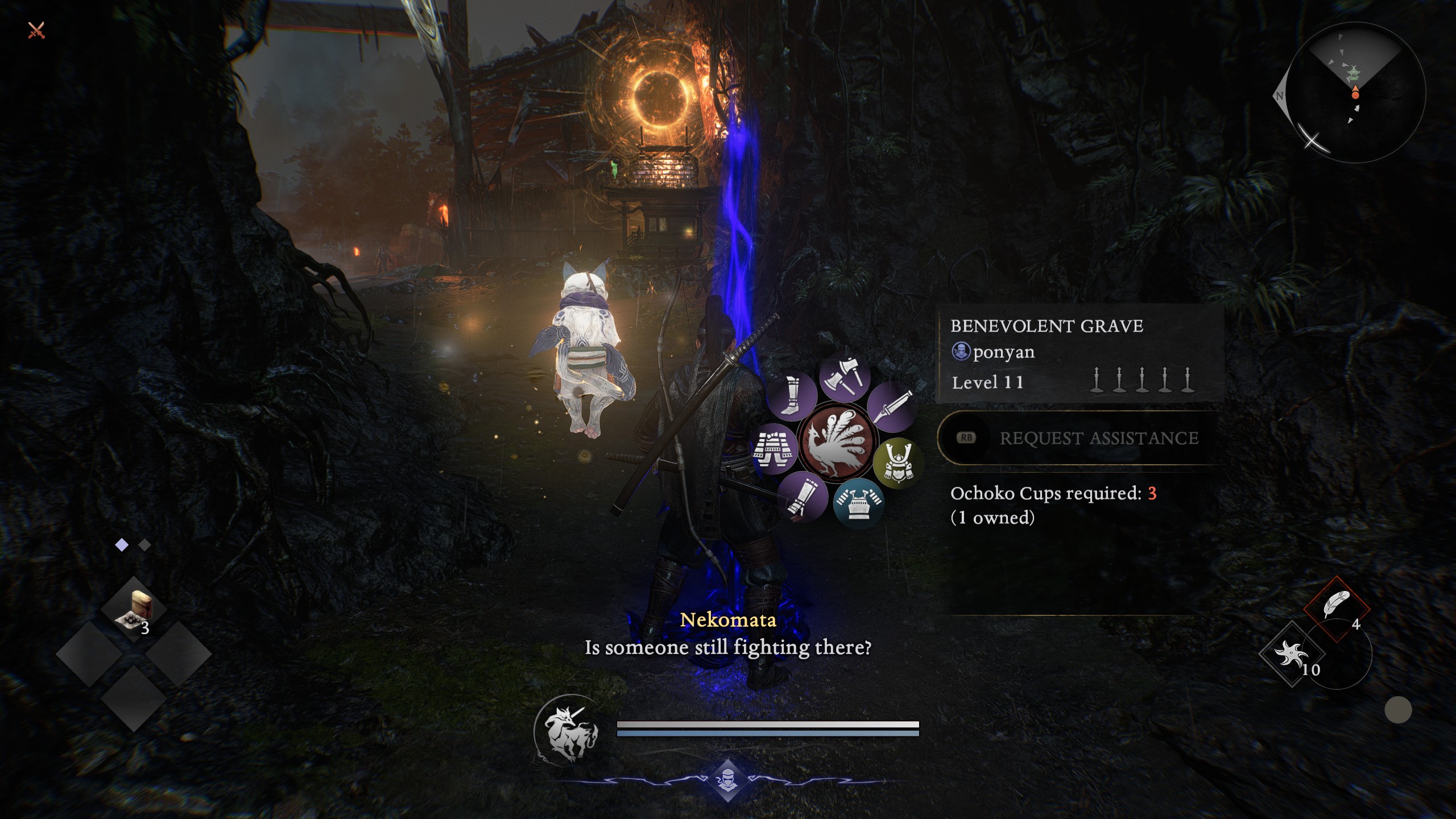Choose the arm gauntlet equipment icon

pyautogui.click(x=803, y=496)
